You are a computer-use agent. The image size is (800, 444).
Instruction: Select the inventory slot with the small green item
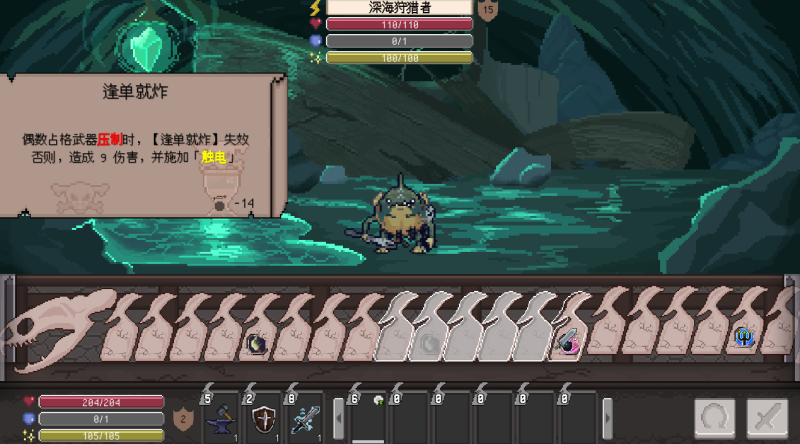tap(368, 414)
